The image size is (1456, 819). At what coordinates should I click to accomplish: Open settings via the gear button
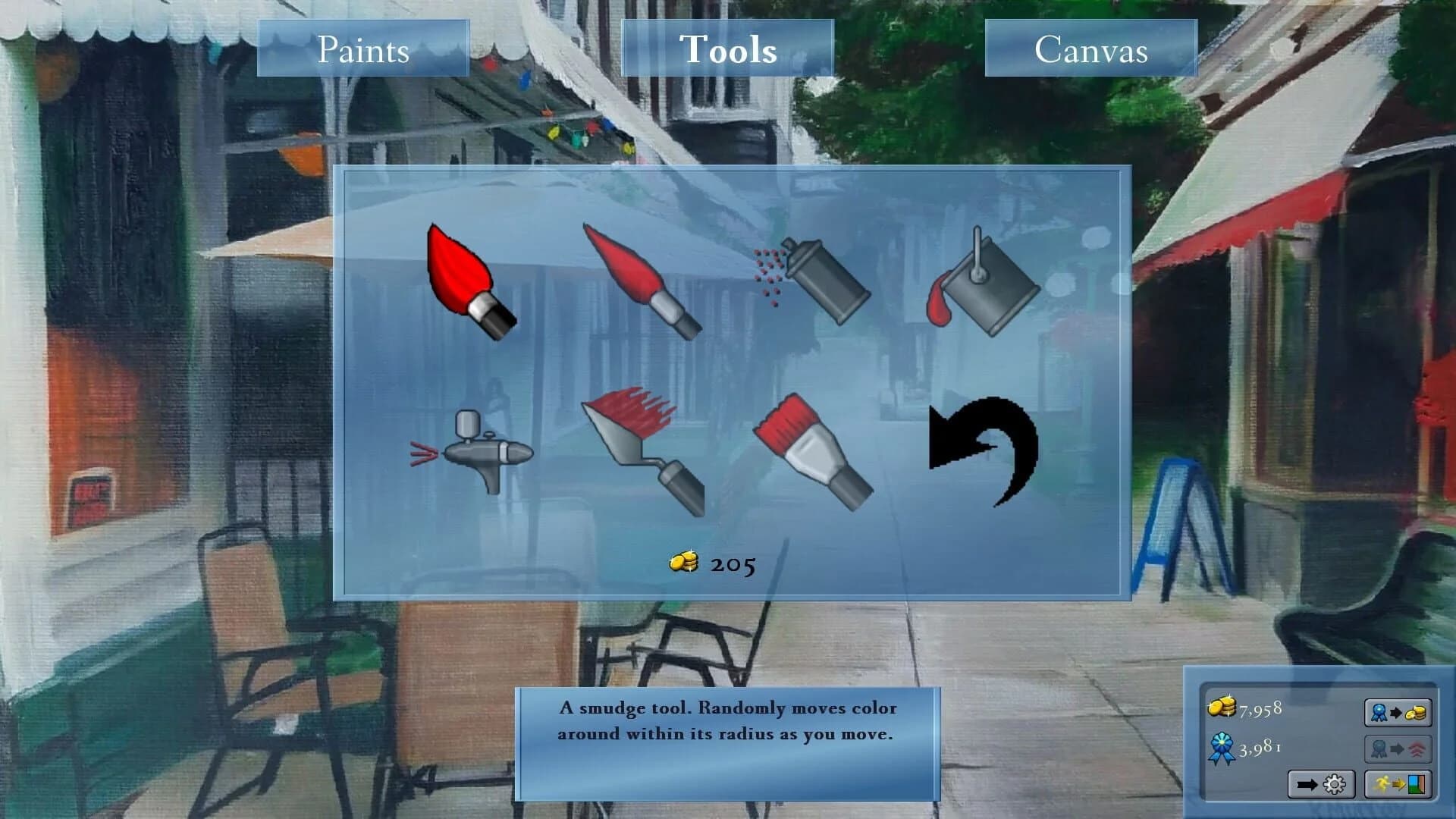coord(1321,784)
